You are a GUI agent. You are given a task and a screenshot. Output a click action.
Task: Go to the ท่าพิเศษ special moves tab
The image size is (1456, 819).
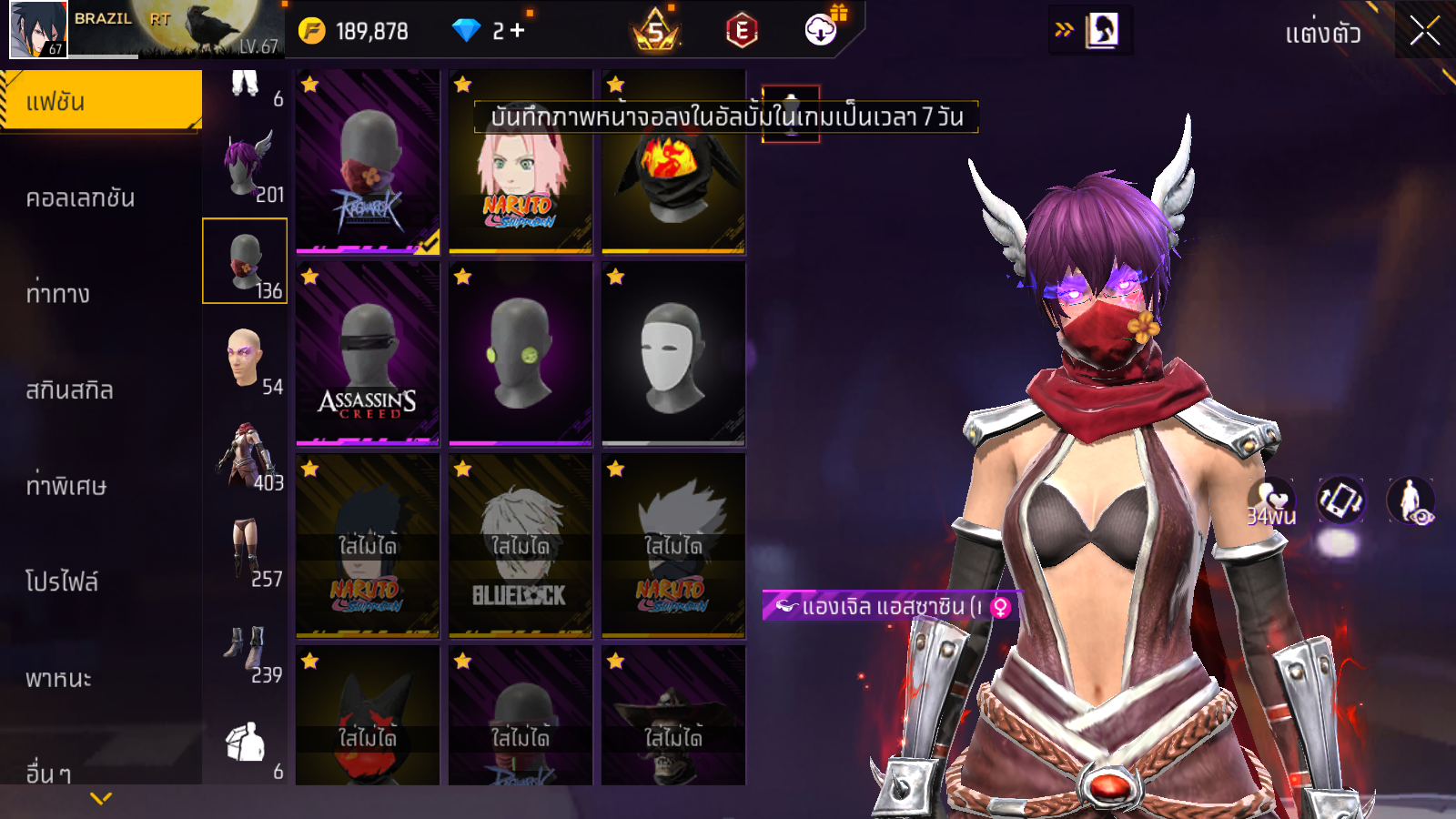pos(66,486)
